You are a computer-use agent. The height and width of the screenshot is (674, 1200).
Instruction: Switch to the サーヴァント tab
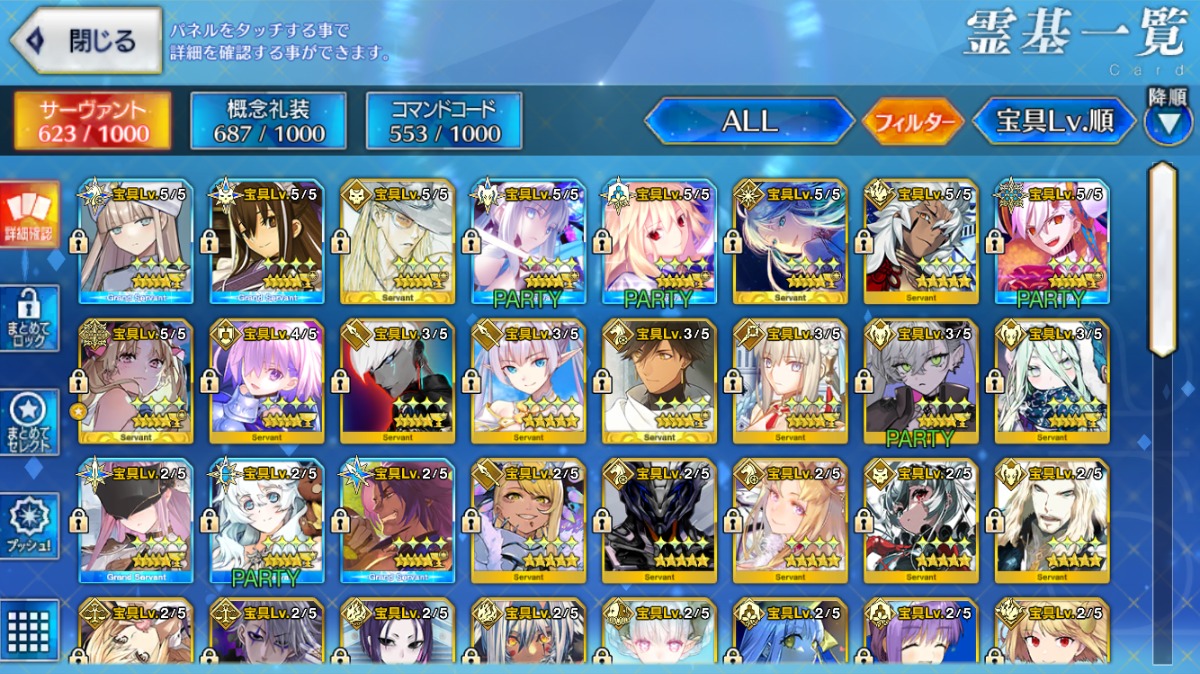click(92, 122)
